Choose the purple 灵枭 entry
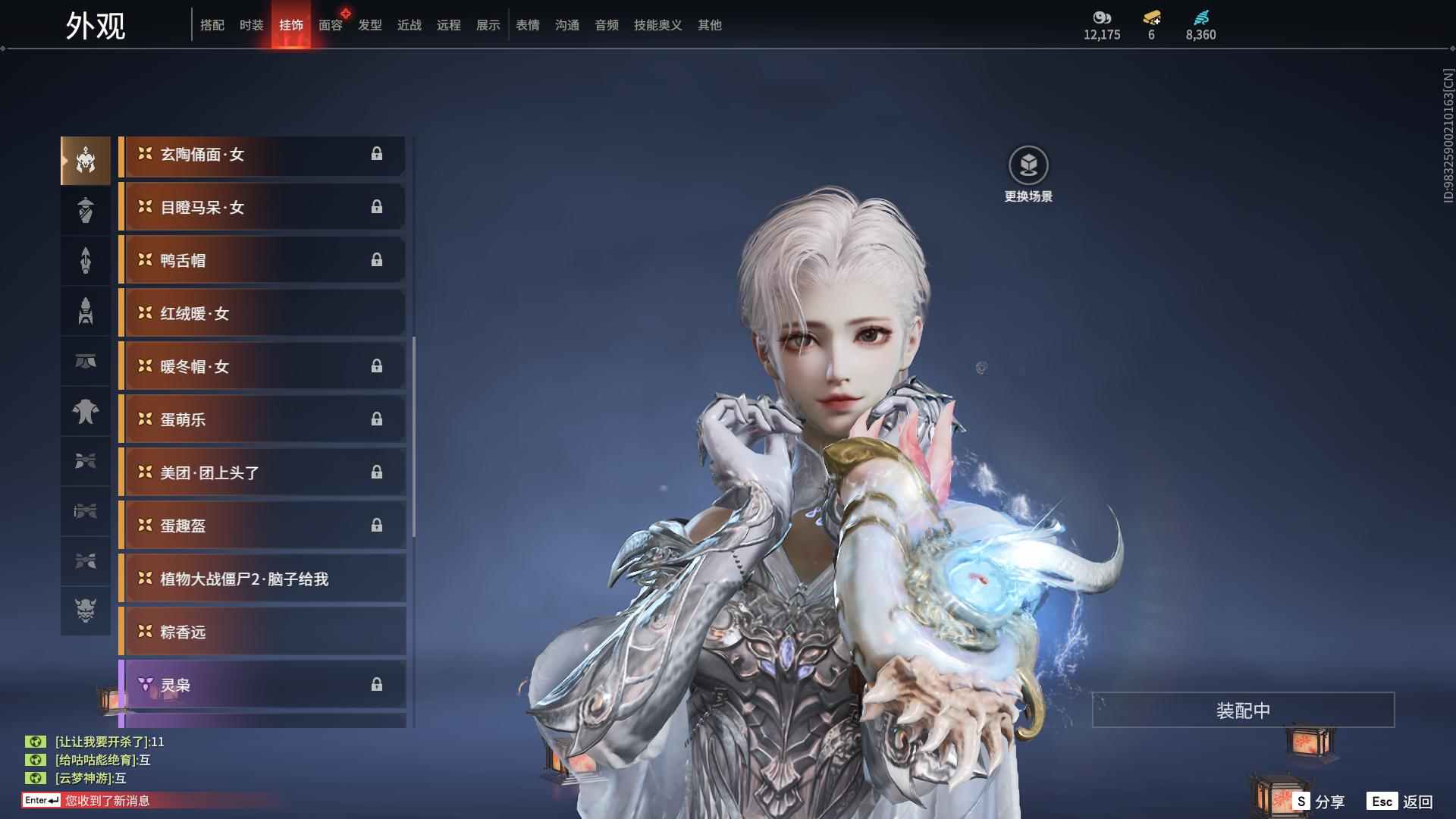Screen dimensions: 1456x819 [x=262, y=685]
